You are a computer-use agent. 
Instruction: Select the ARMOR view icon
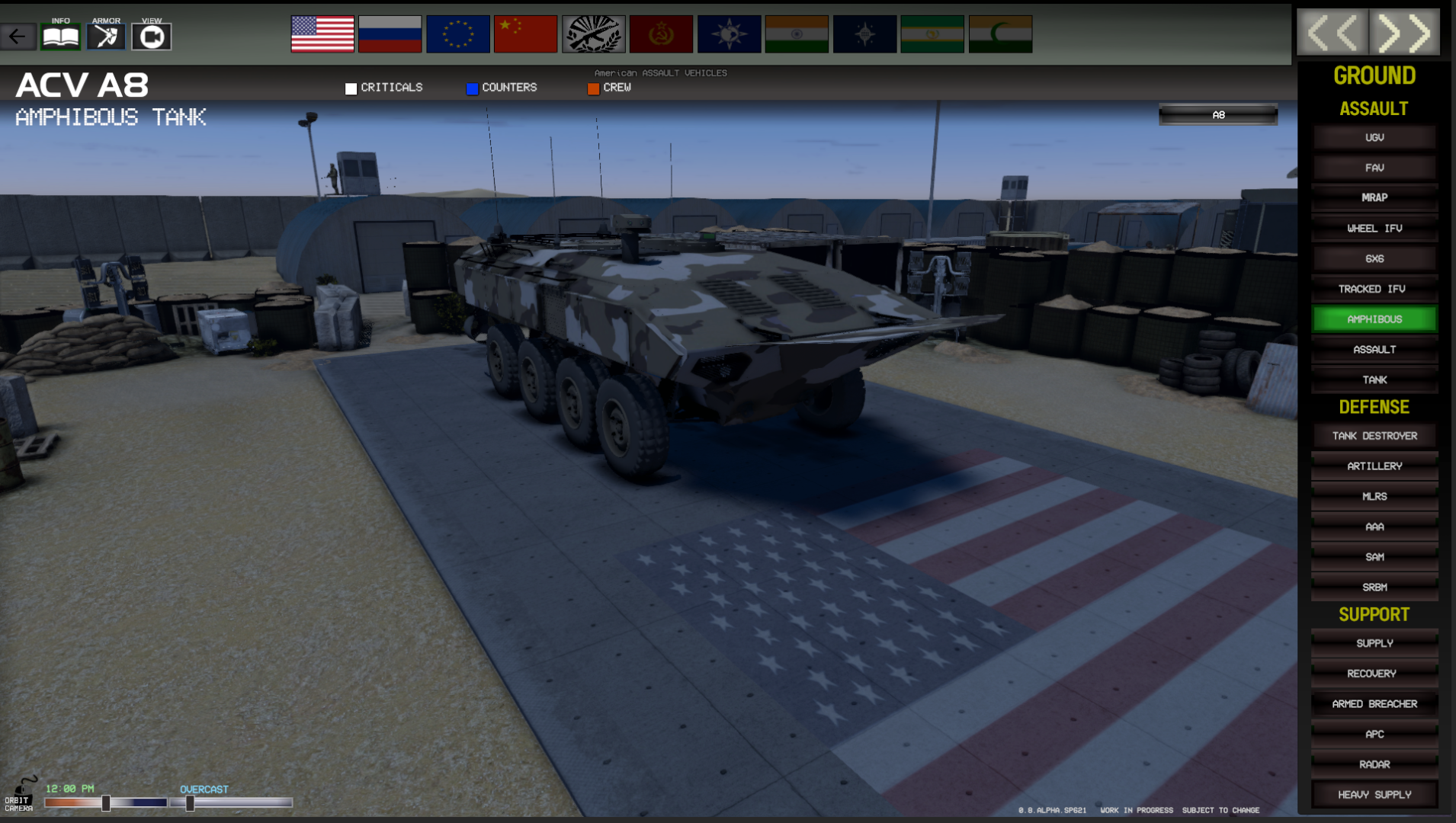tap(105, 35)
